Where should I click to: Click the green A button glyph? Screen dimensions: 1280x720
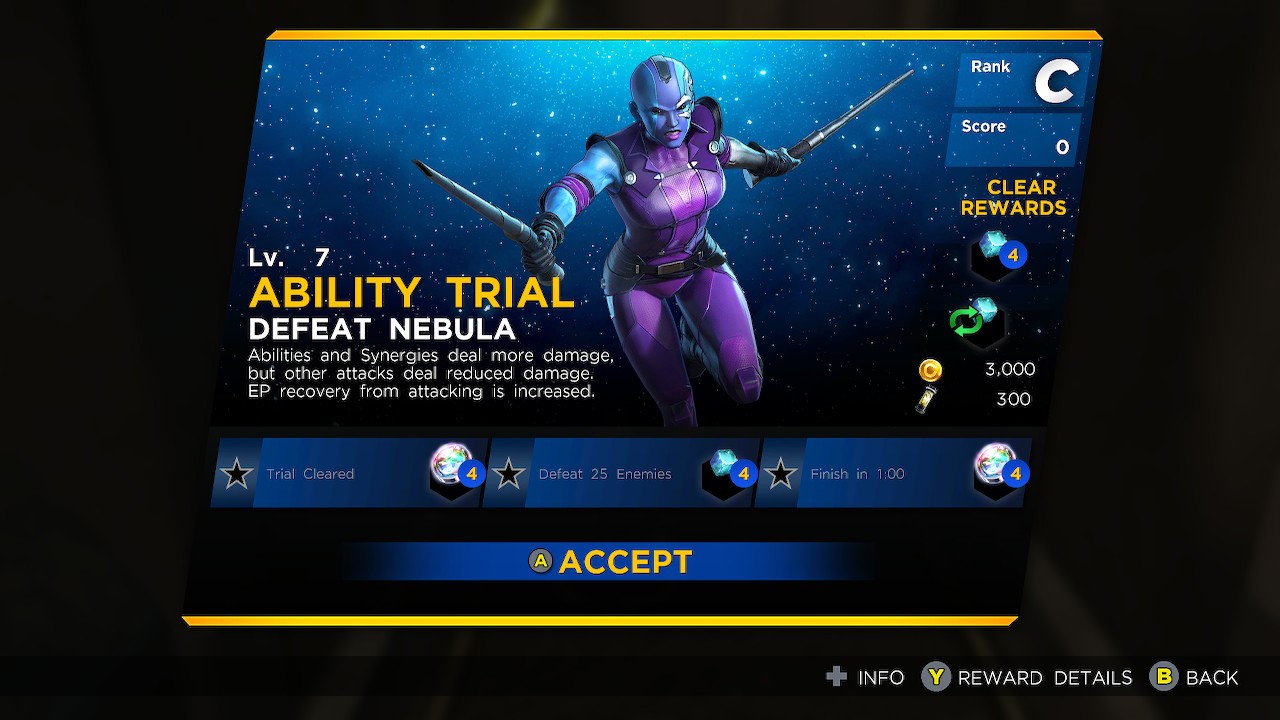[x=541, y=562]
